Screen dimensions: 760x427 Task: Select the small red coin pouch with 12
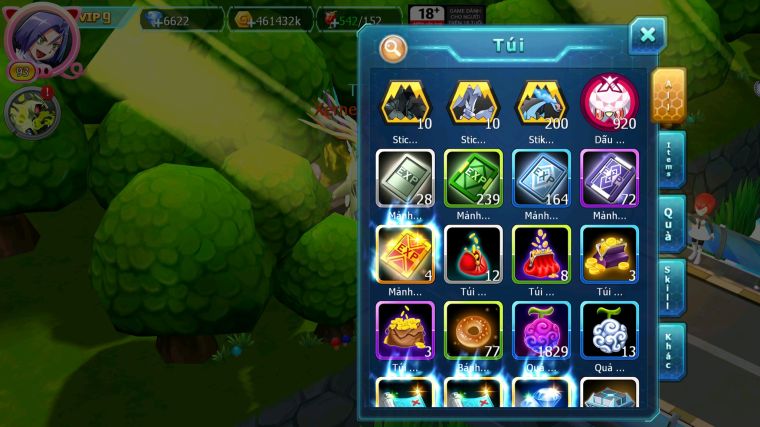point(473,254)
